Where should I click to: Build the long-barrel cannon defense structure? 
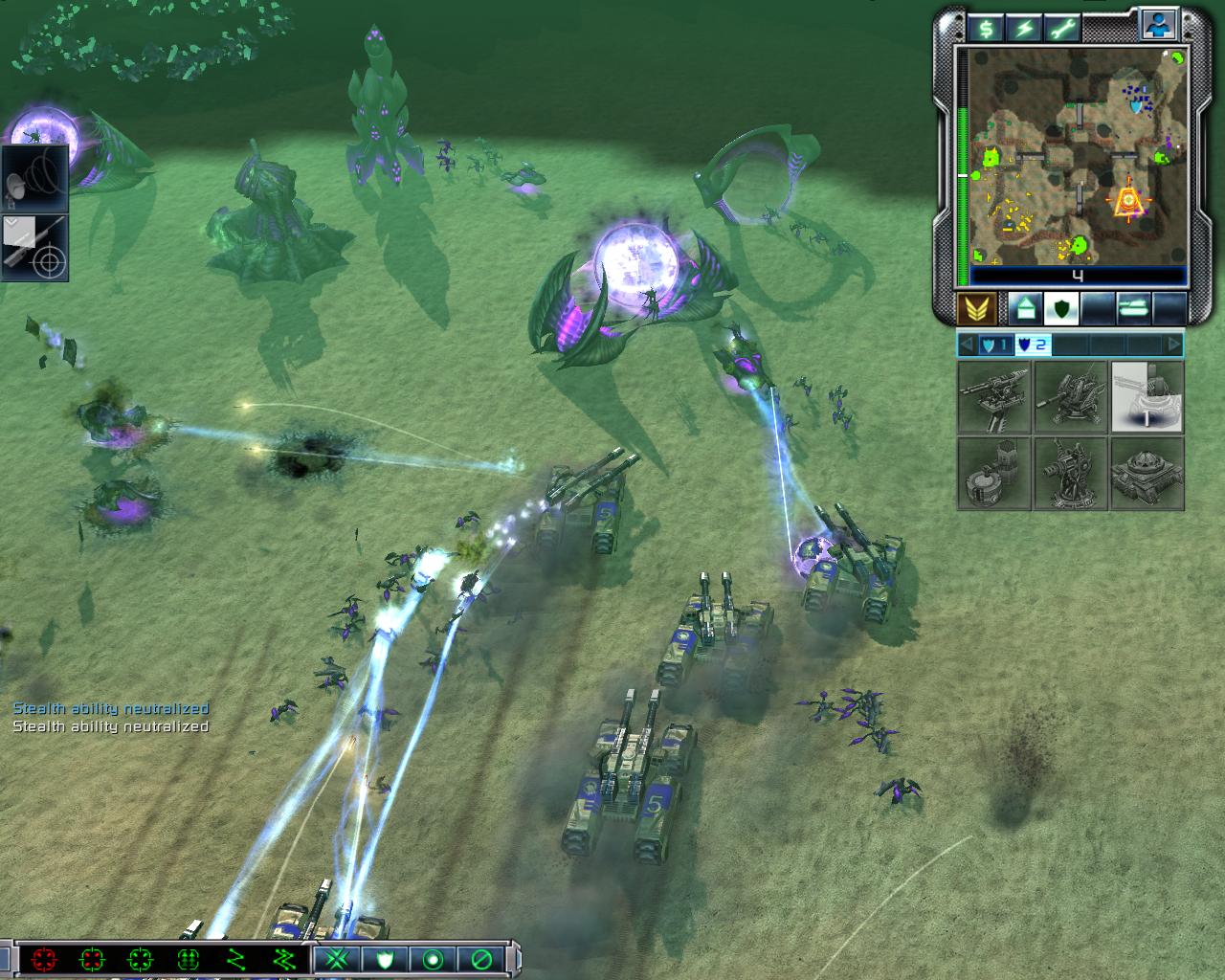994,397
